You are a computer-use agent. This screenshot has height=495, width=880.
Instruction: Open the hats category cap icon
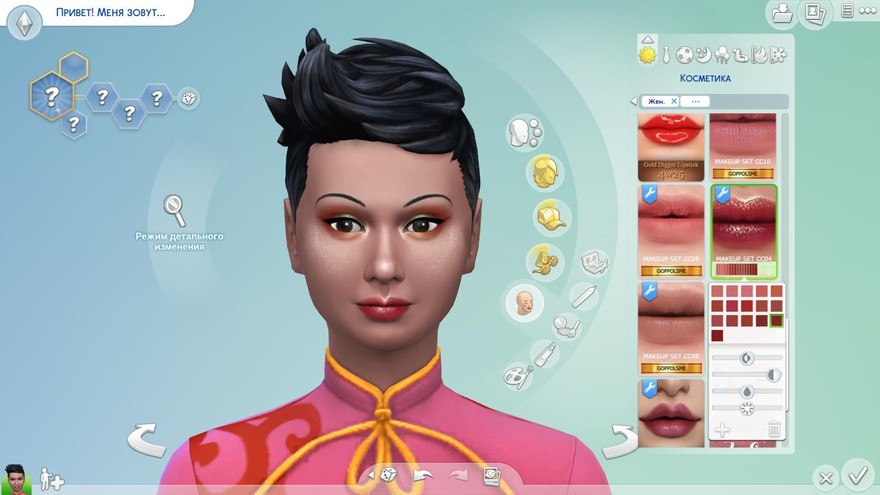click(545, 215)
